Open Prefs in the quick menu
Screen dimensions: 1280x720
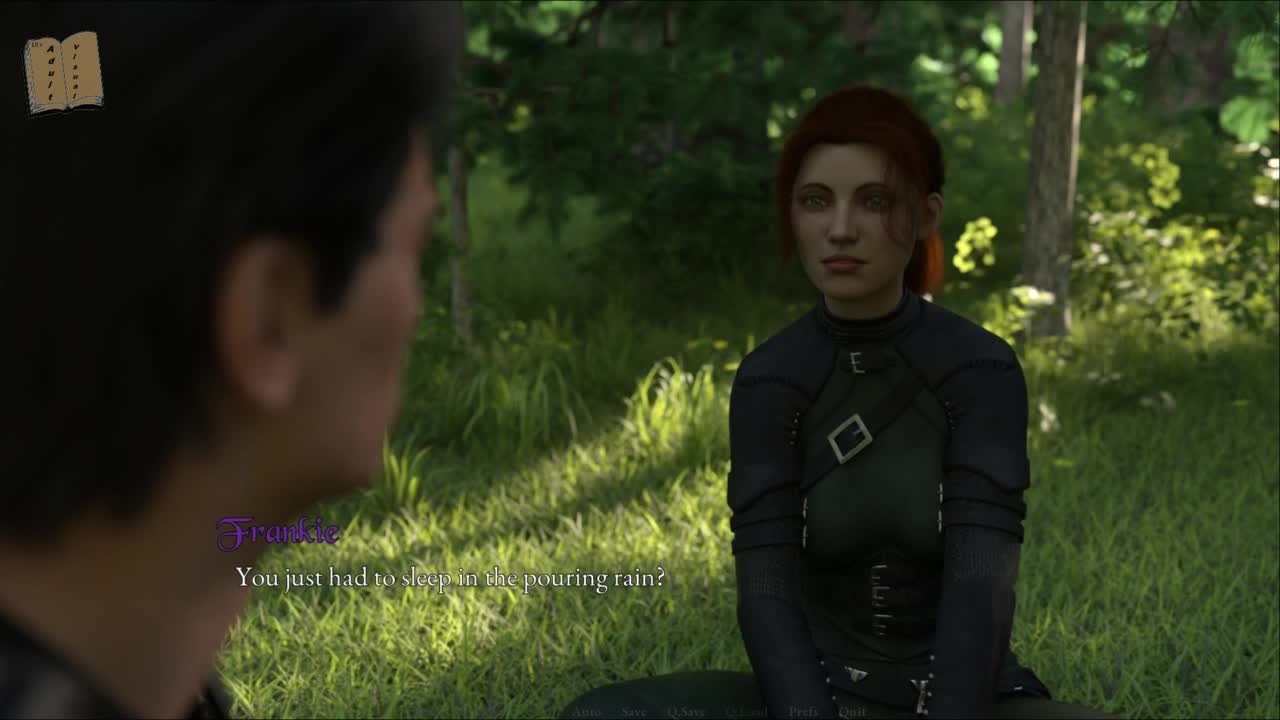803,712
